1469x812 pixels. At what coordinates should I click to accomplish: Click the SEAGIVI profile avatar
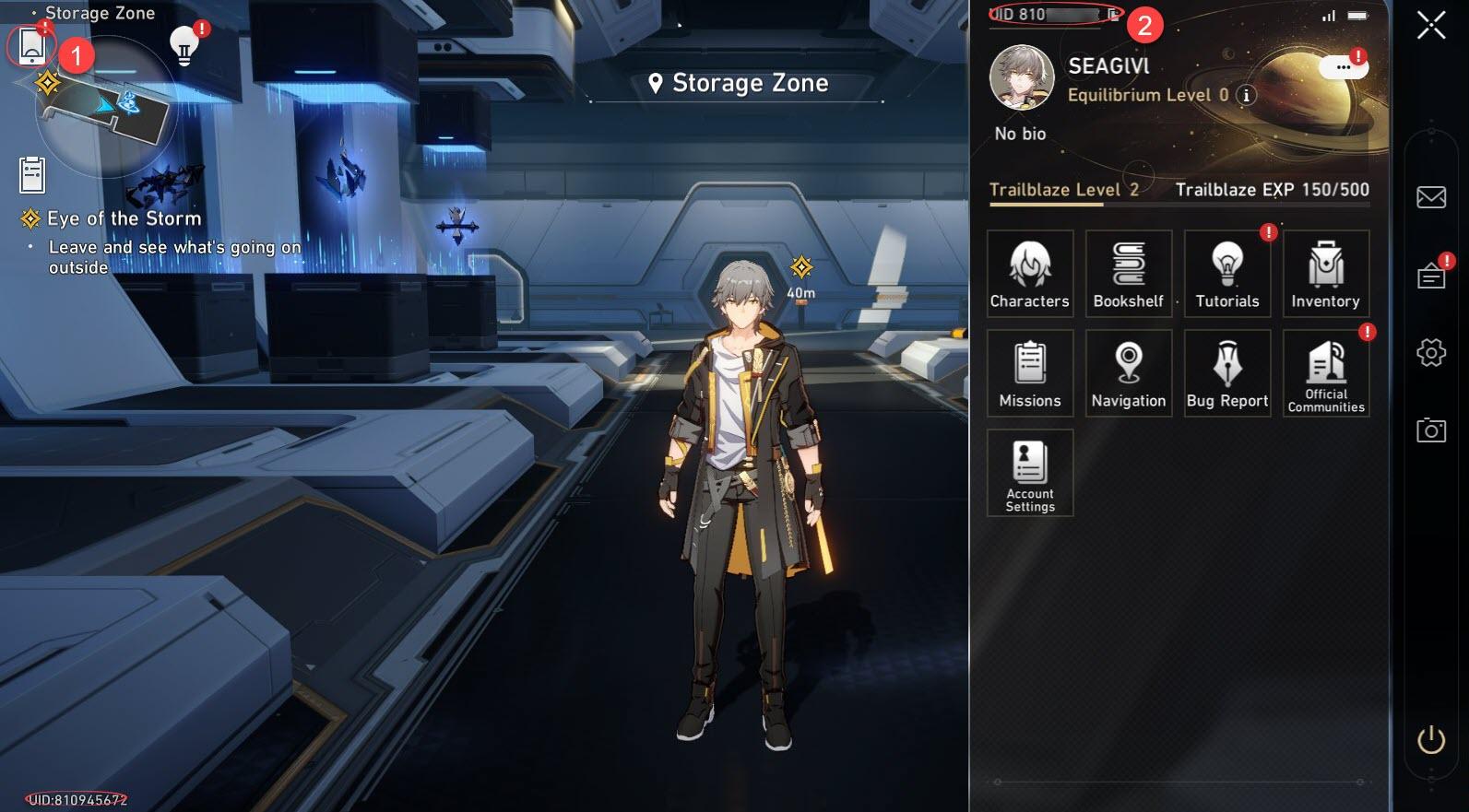point(1022,77)
